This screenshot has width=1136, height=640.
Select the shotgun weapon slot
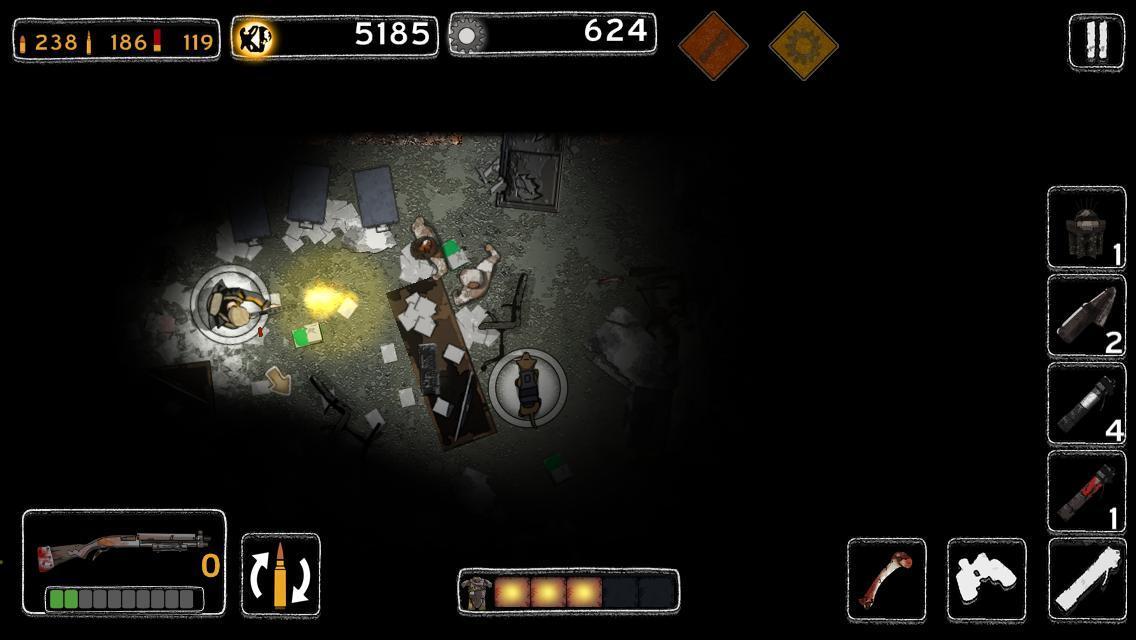click(x=124, y=562)
